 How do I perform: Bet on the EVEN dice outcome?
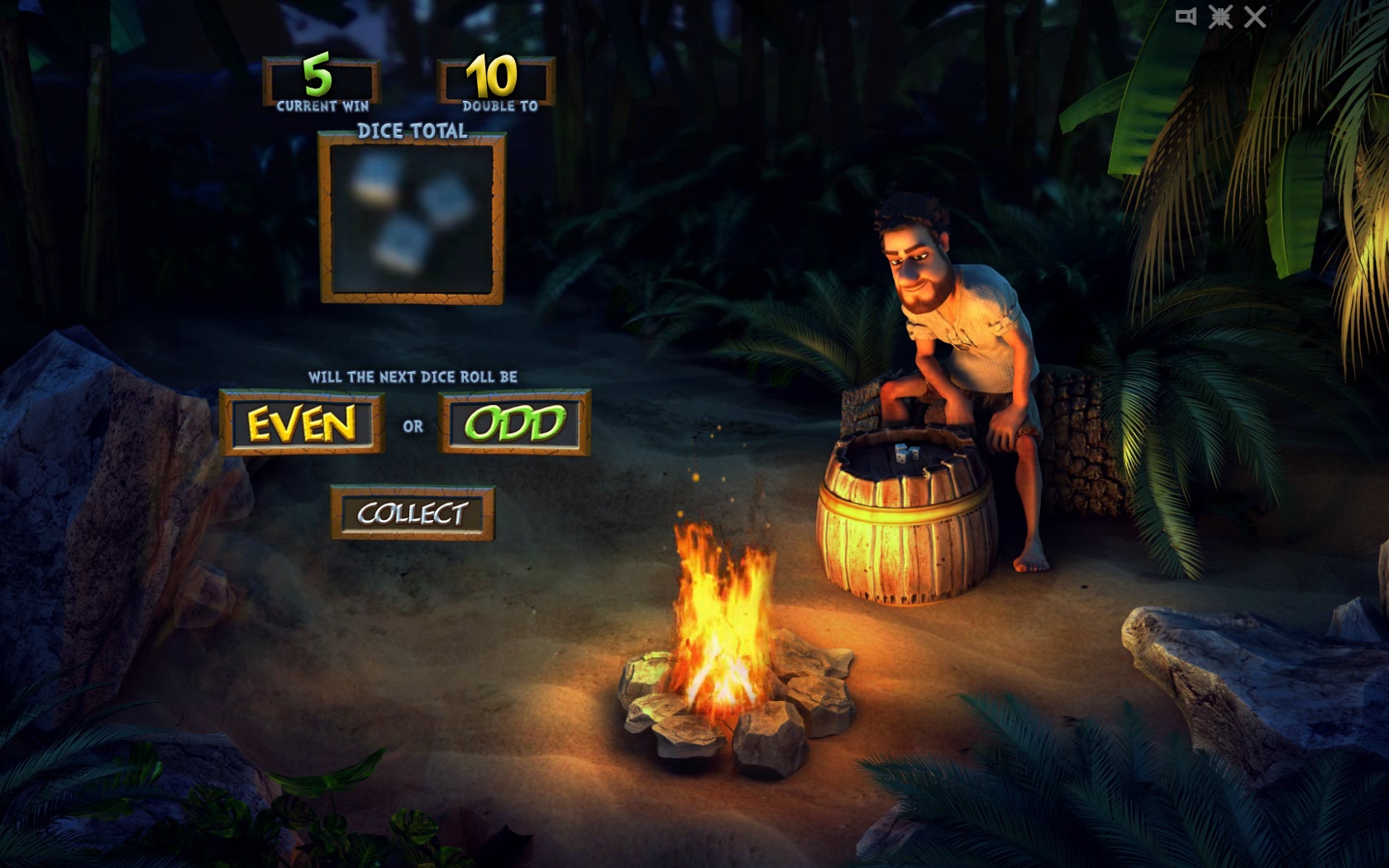tap(302, 423)
